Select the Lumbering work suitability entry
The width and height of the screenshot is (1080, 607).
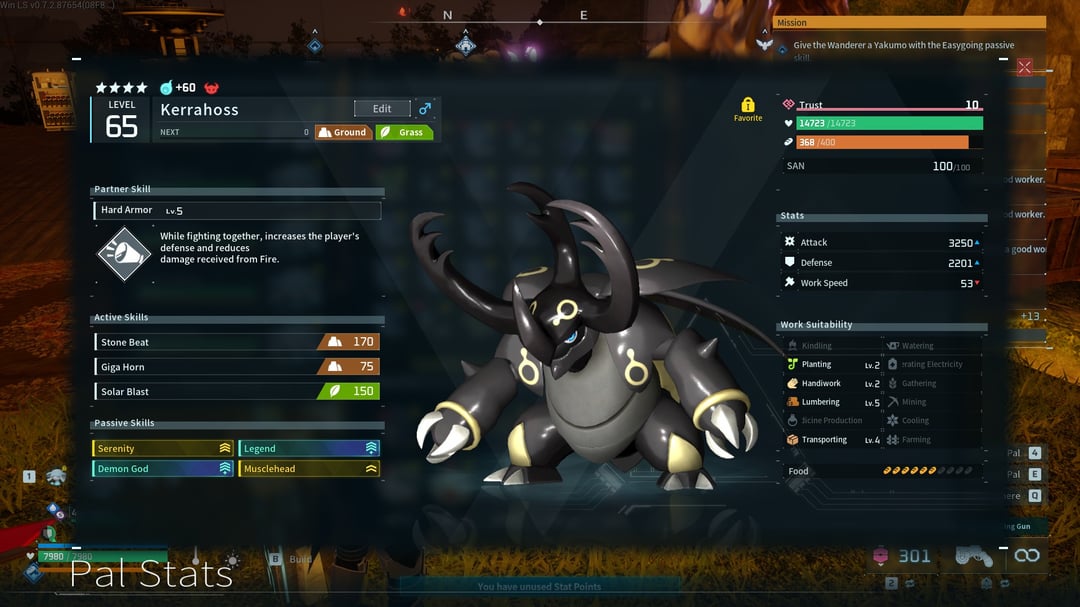[x=832, y=402]
